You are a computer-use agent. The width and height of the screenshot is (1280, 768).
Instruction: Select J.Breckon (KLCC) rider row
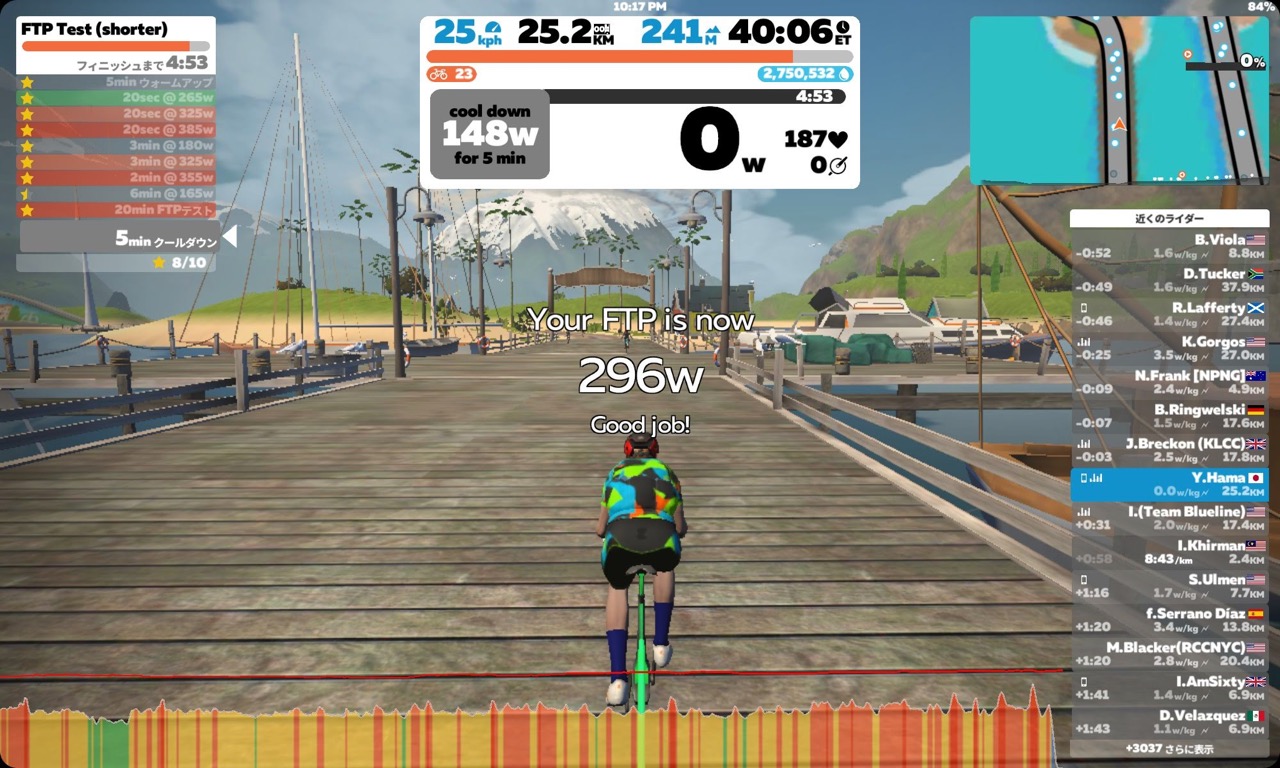pyautogui.click(x=1169, y=450)
